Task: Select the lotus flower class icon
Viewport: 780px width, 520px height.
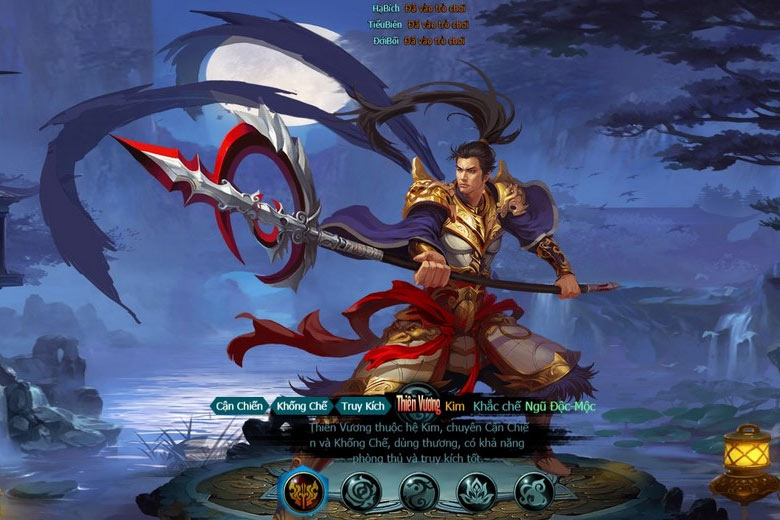Action: [477, 491]
